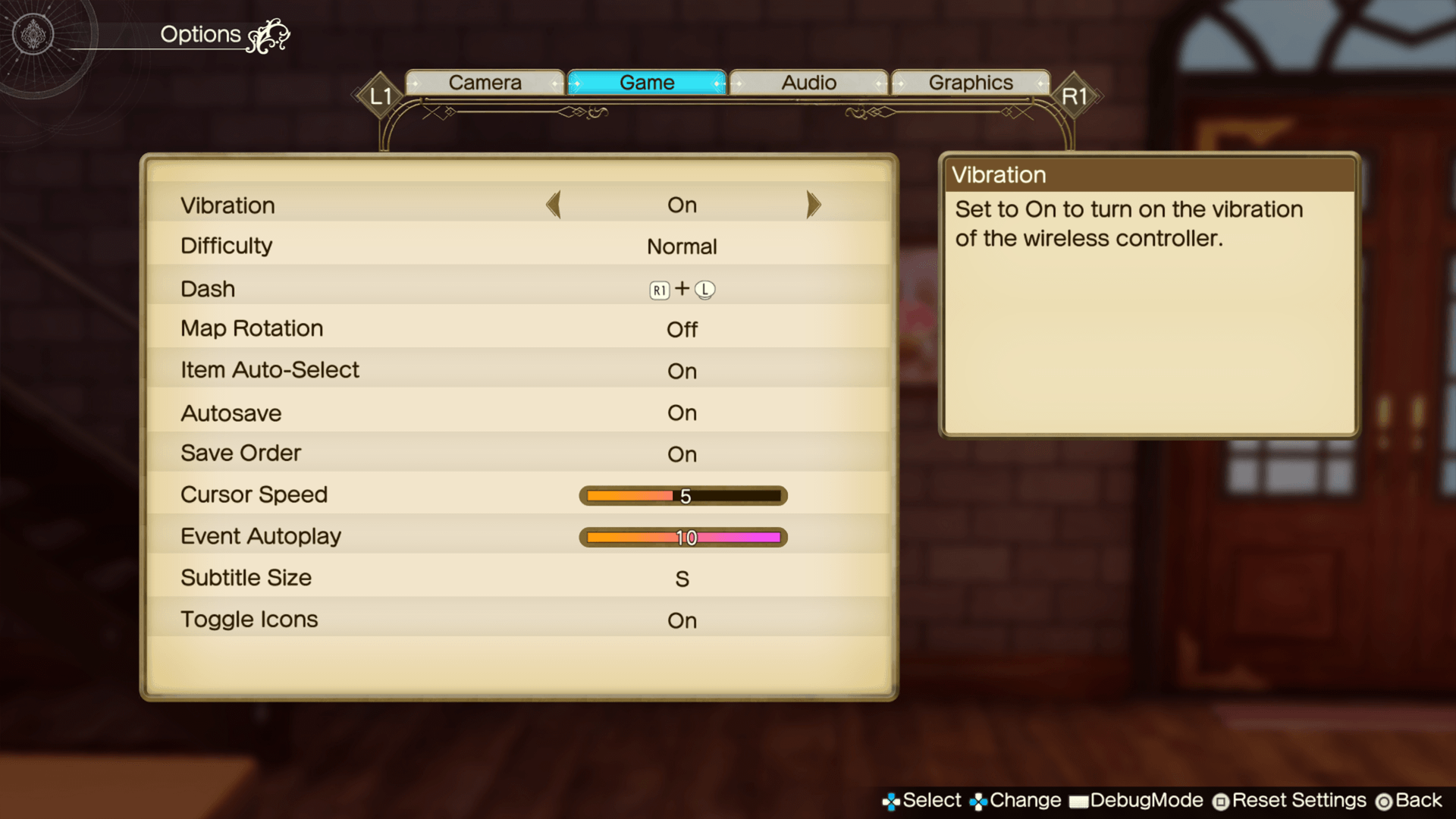Switch to the Camera tab
This screenshot has width=1456, height=819.
tap(485, 83)
